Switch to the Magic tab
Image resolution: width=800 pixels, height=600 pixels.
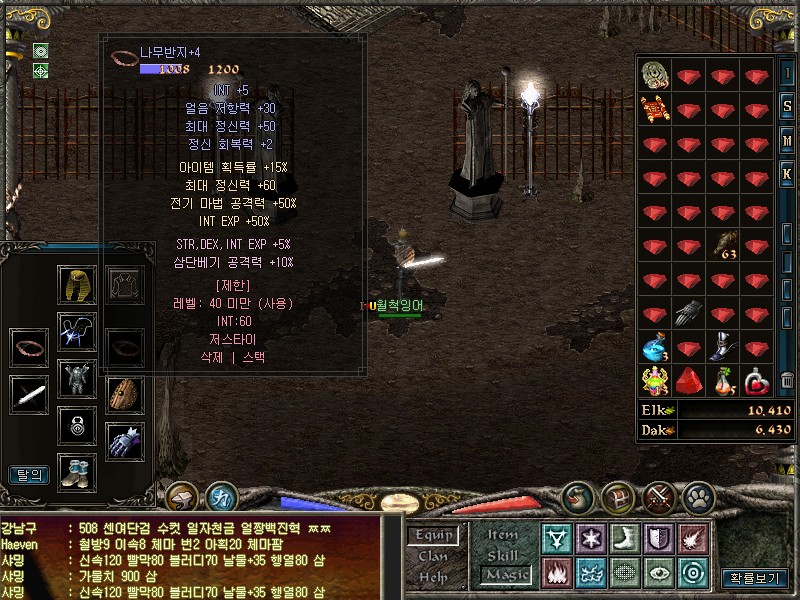click(504, 575)
